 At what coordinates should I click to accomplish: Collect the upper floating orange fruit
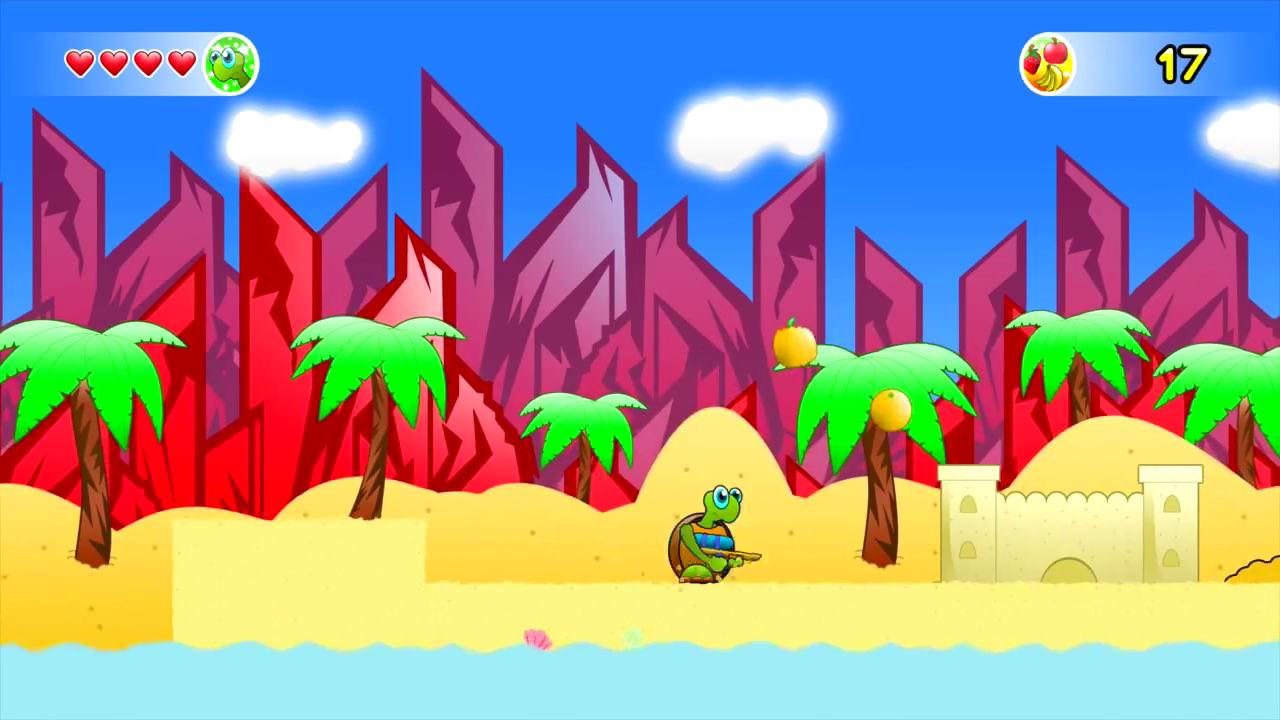click(x=795, y=345)
